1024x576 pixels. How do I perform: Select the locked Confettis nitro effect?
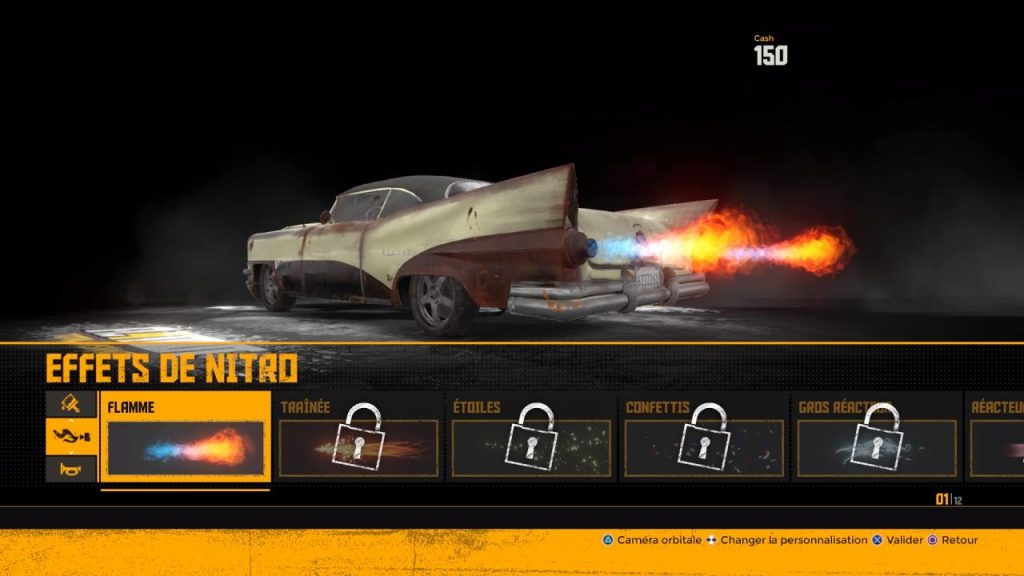(x=704, y=438)
